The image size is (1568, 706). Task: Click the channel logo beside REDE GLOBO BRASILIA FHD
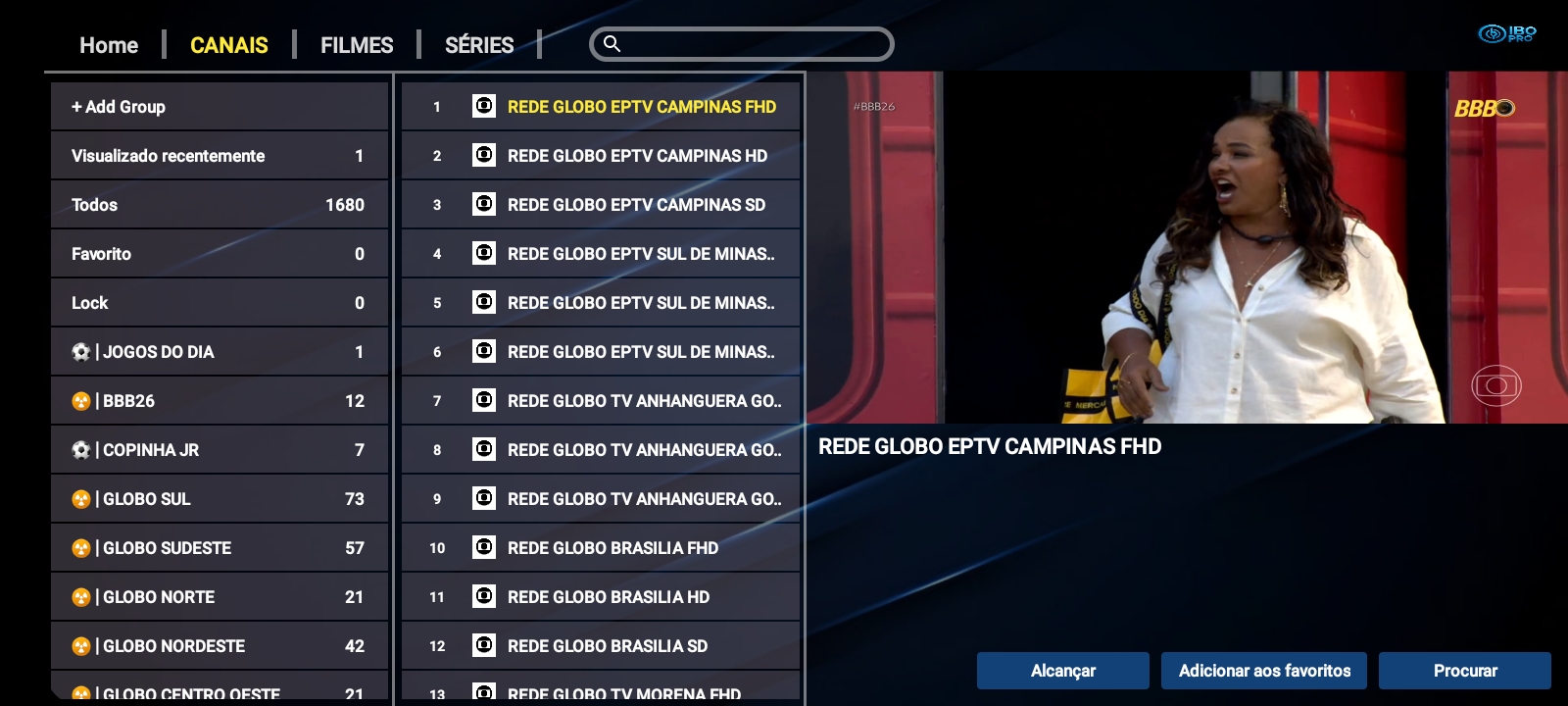[x=483, y=547]
